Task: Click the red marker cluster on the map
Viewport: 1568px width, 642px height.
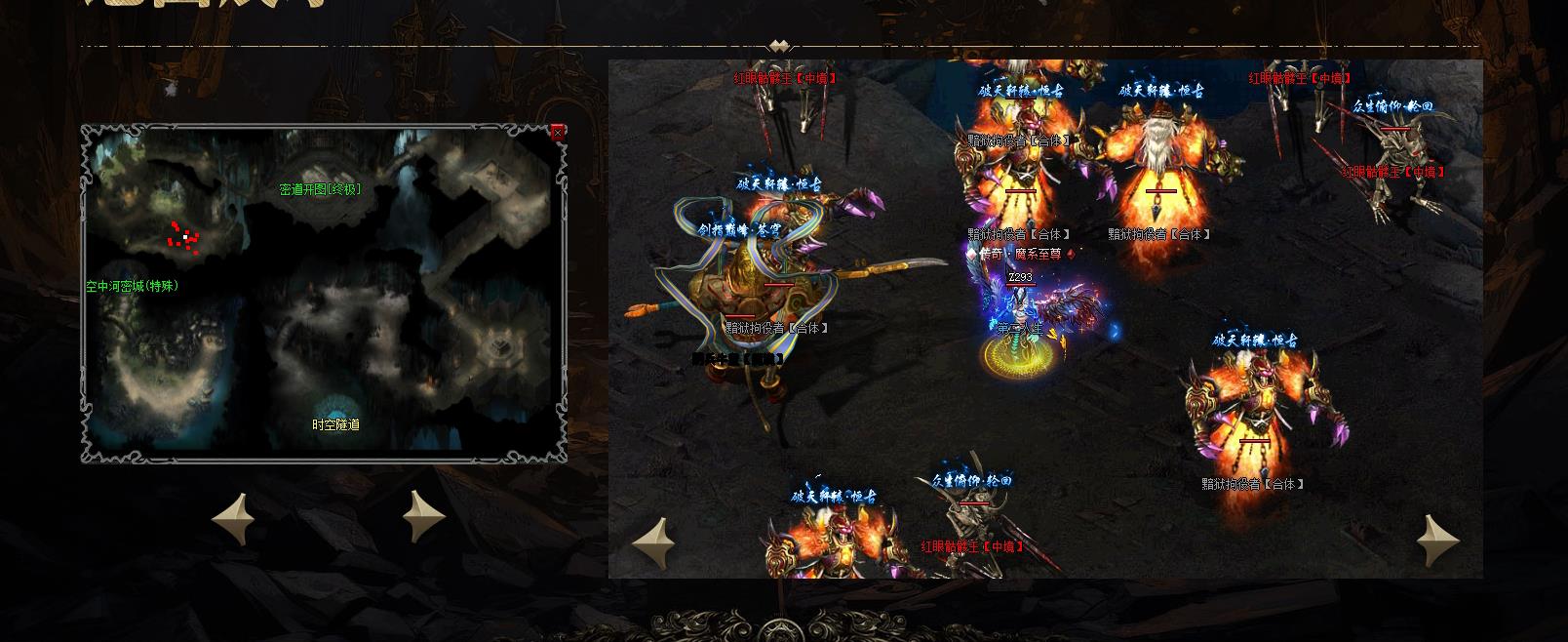Action: click(183, 236)
